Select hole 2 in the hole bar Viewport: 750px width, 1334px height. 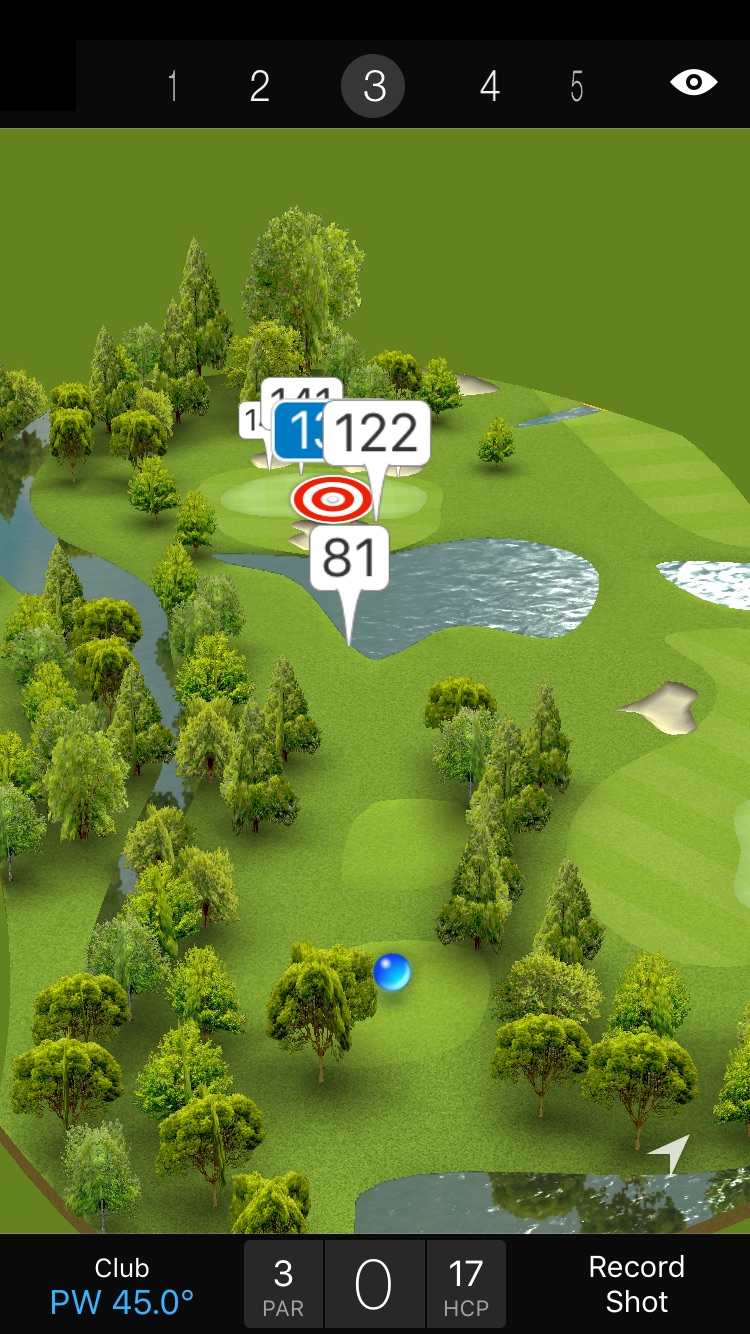pyautogui.click(x=260, y=87)
